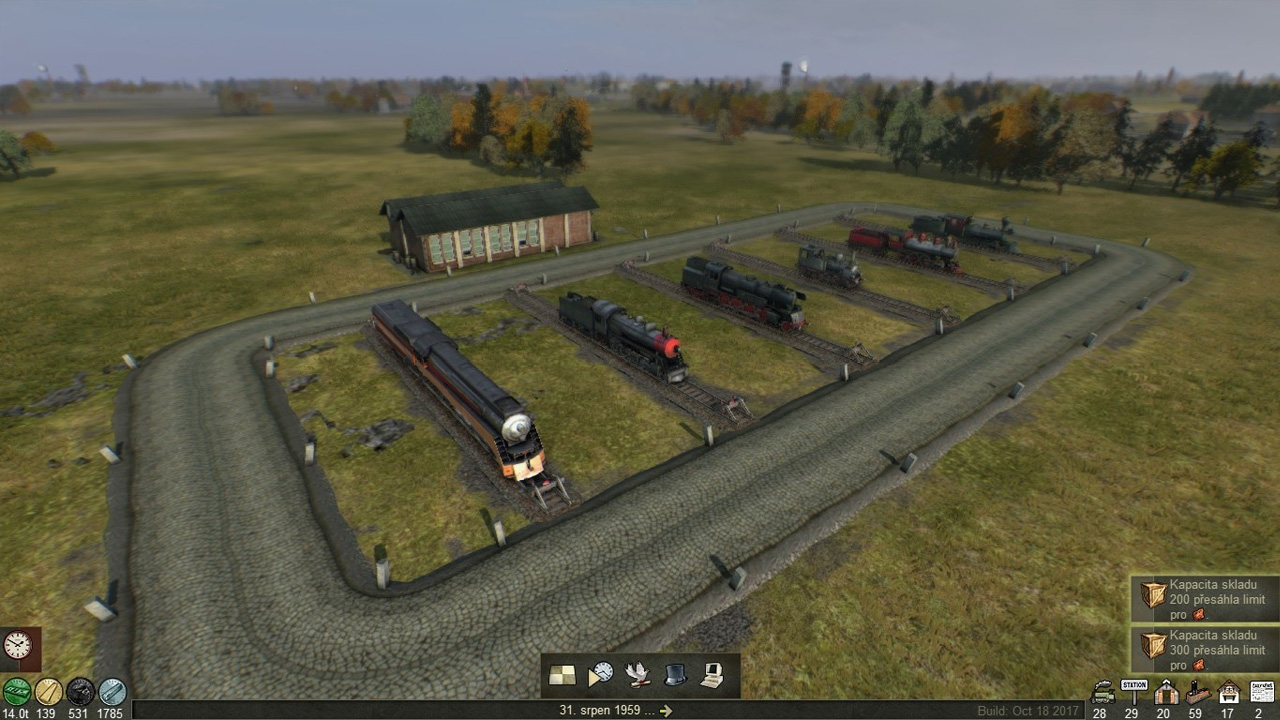Open the depot shed list icon
Viewport: 1280px width, 720px height.
[x=1165, y=691]
